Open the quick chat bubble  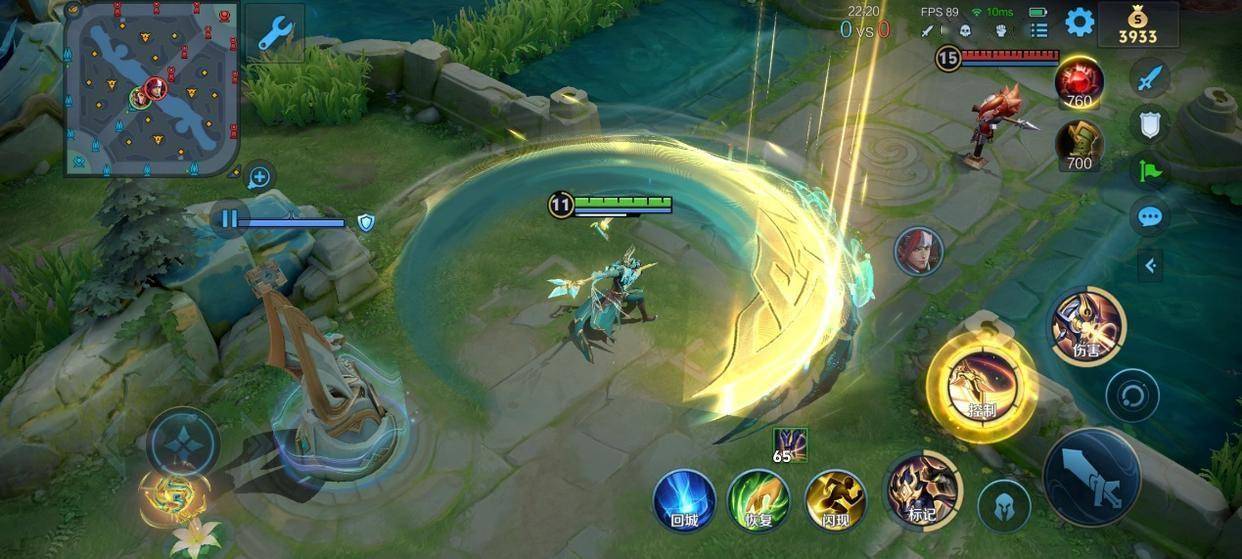point(1150,216)
